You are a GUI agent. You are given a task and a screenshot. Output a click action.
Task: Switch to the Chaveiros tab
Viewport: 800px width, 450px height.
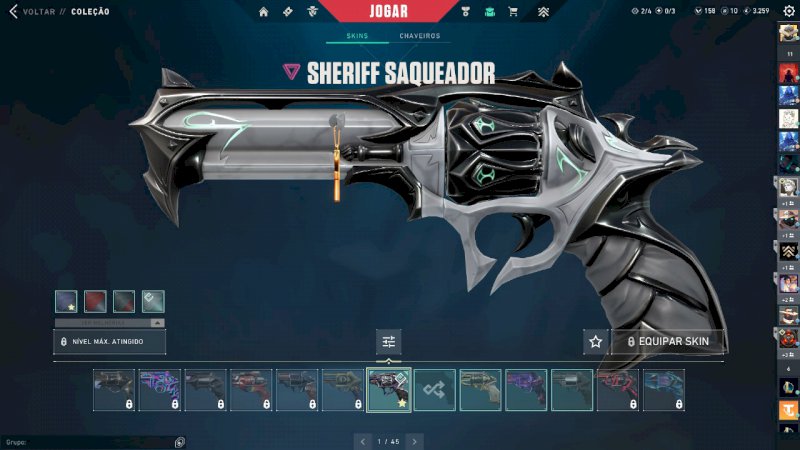[419, 36]
